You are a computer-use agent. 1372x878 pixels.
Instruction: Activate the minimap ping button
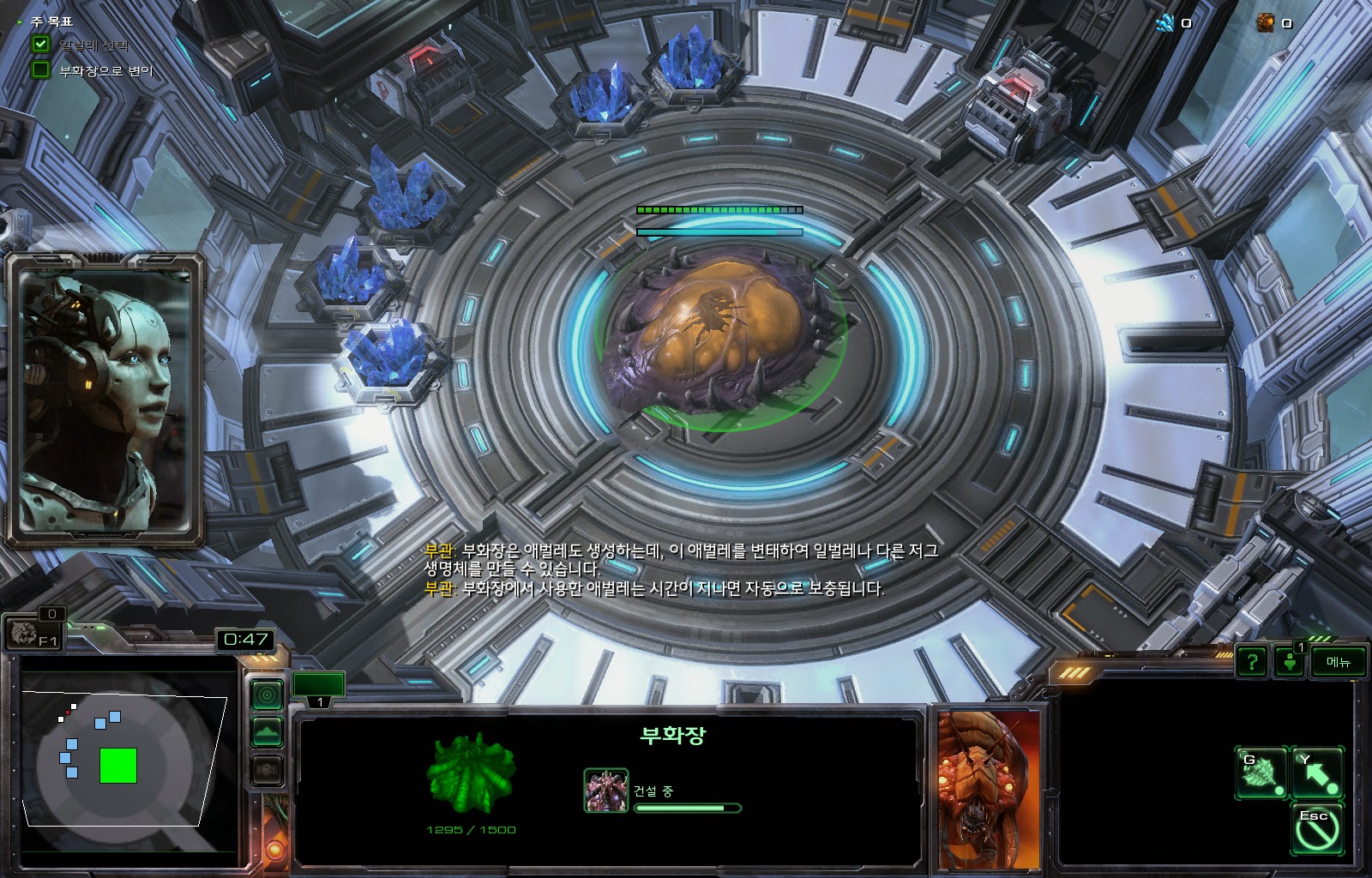click(268, 695)
